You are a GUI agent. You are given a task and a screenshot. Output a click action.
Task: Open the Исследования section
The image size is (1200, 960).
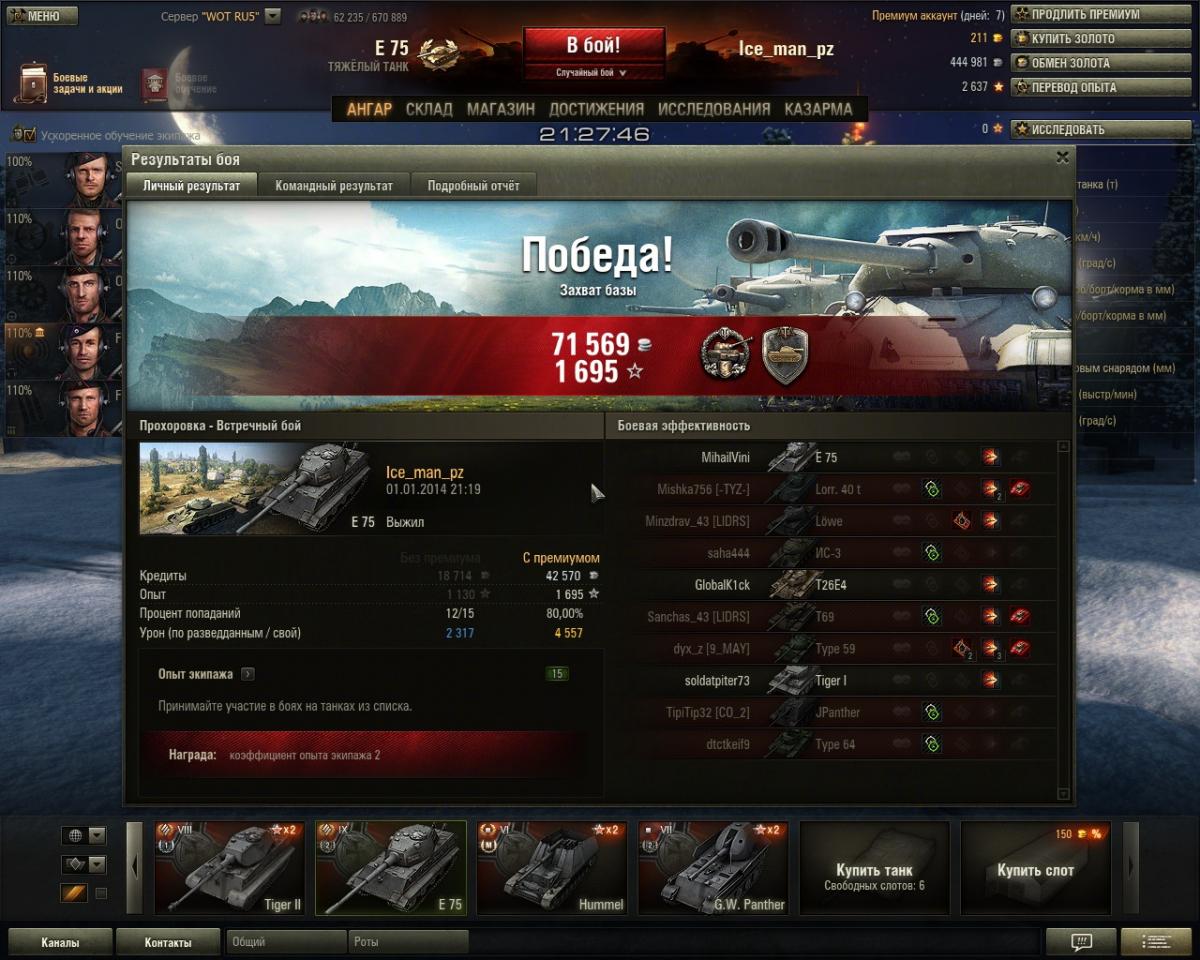pos(714,109)
